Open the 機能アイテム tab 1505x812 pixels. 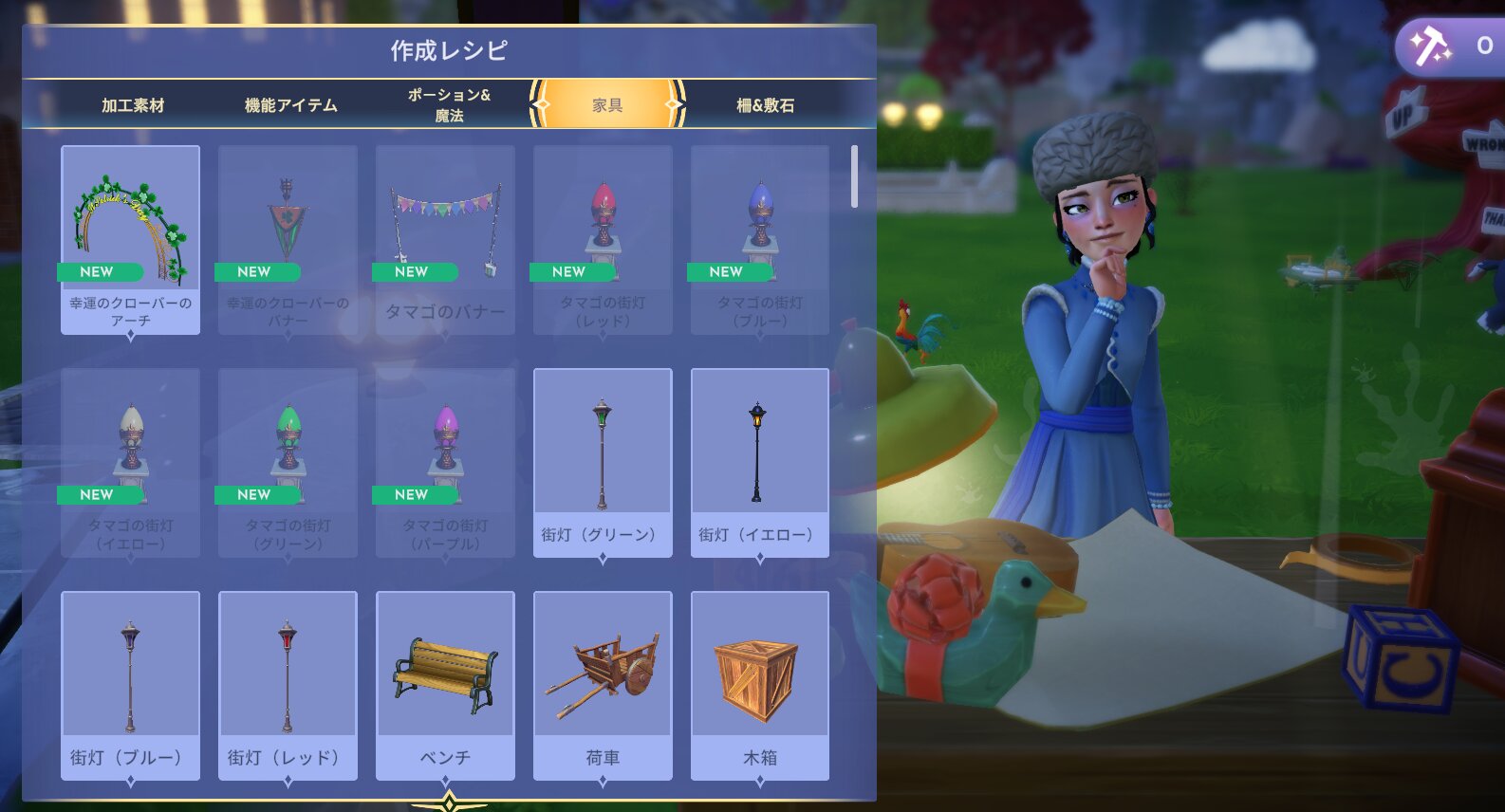290,105
